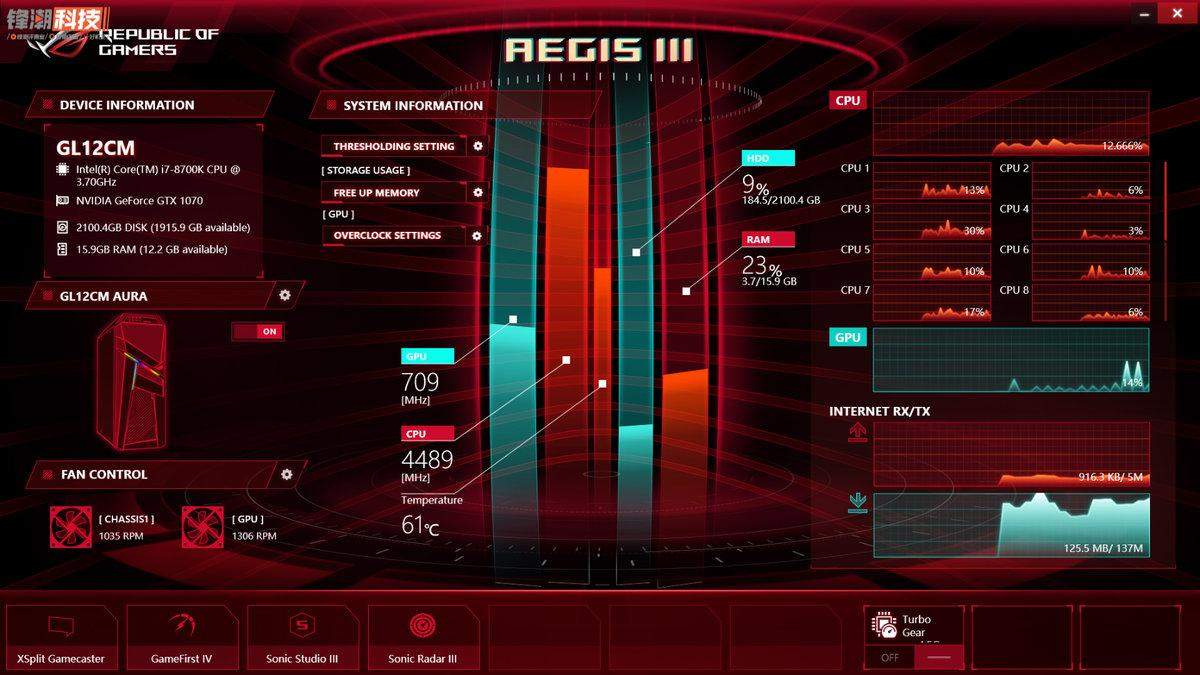Click the gear beside Free Up Memory
Viewport: 1200px width, 675px height.
click(478, 192)
